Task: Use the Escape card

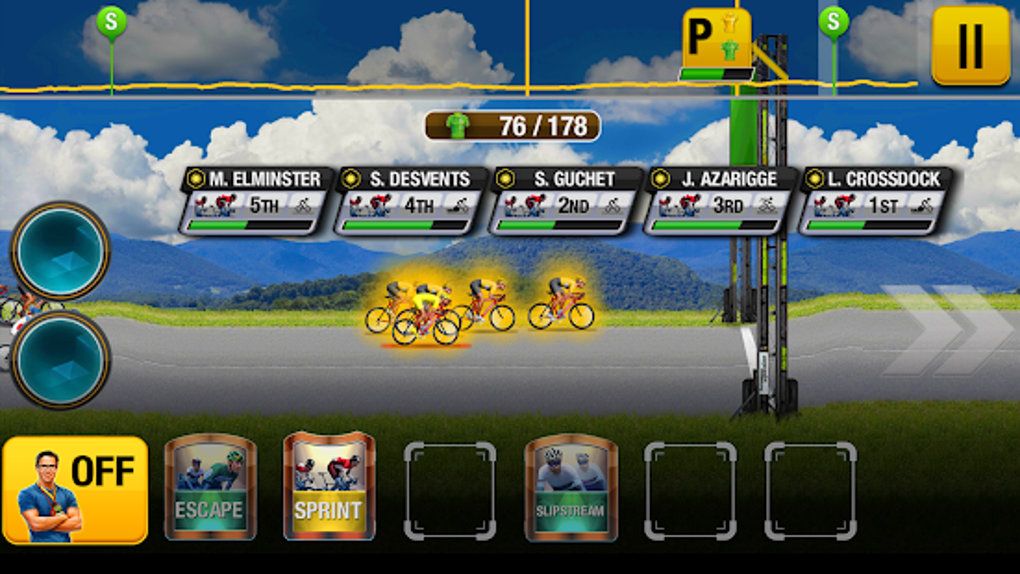Action: 210,487
